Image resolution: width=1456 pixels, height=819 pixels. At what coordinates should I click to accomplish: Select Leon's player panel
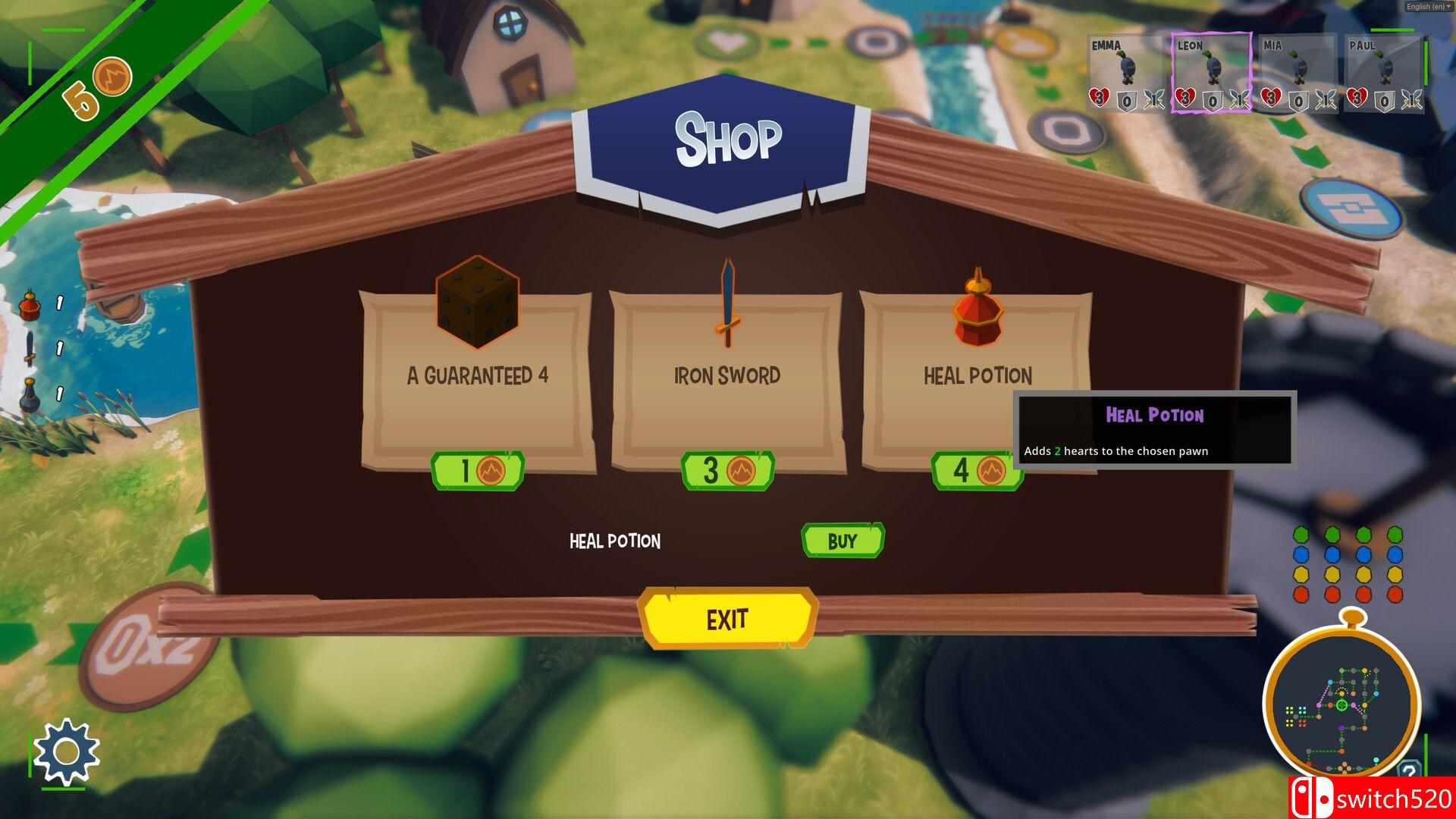point(1210,74)
